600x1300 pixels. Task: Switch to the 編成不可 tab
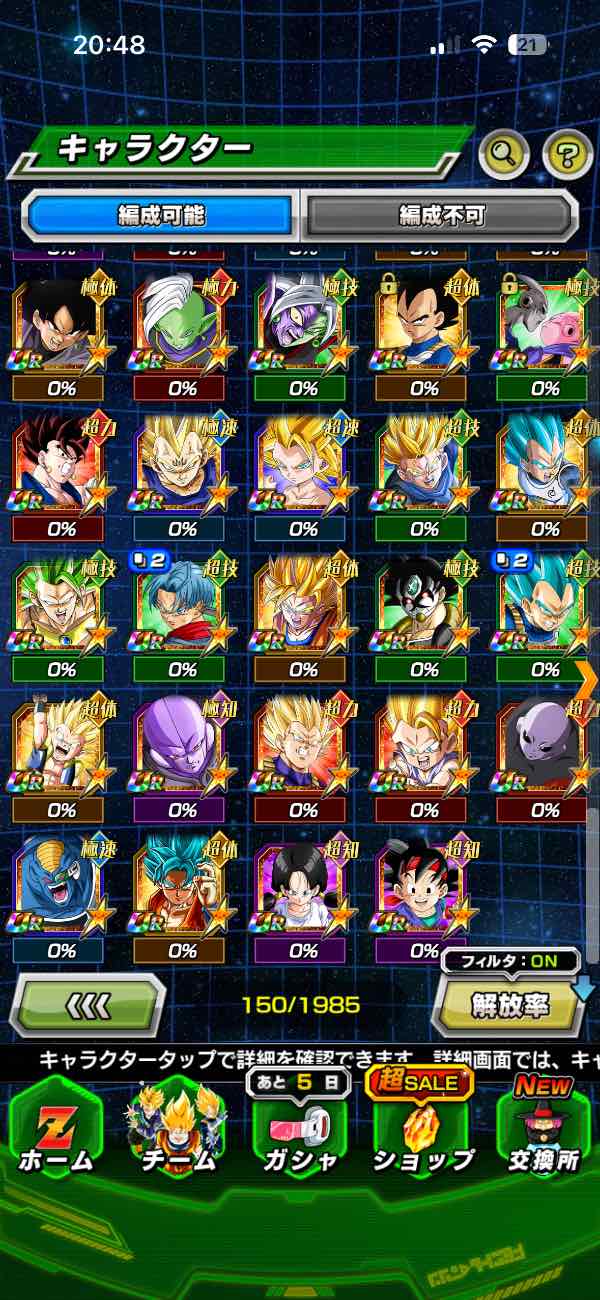(441, 214)
